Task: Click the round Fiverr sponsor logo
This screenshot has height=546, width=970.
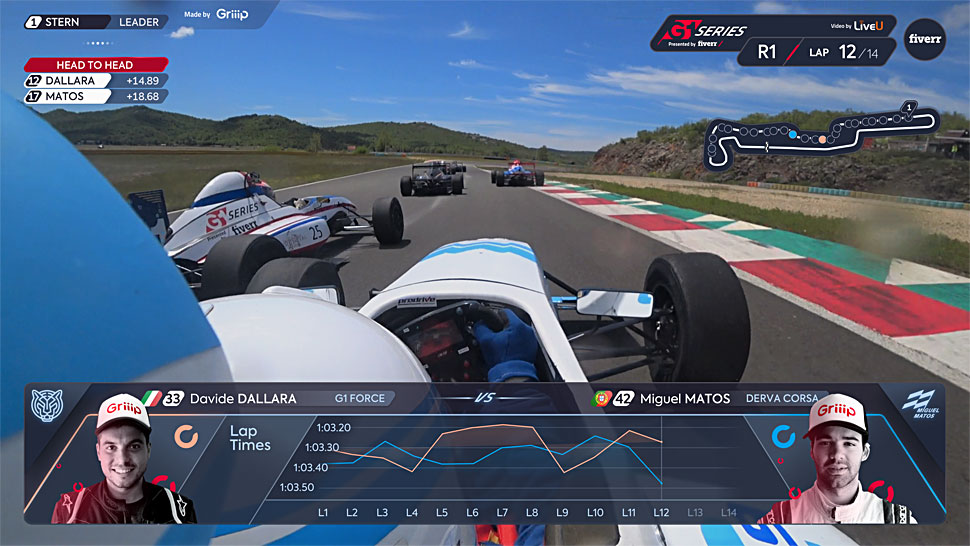Action: [923, 39]
